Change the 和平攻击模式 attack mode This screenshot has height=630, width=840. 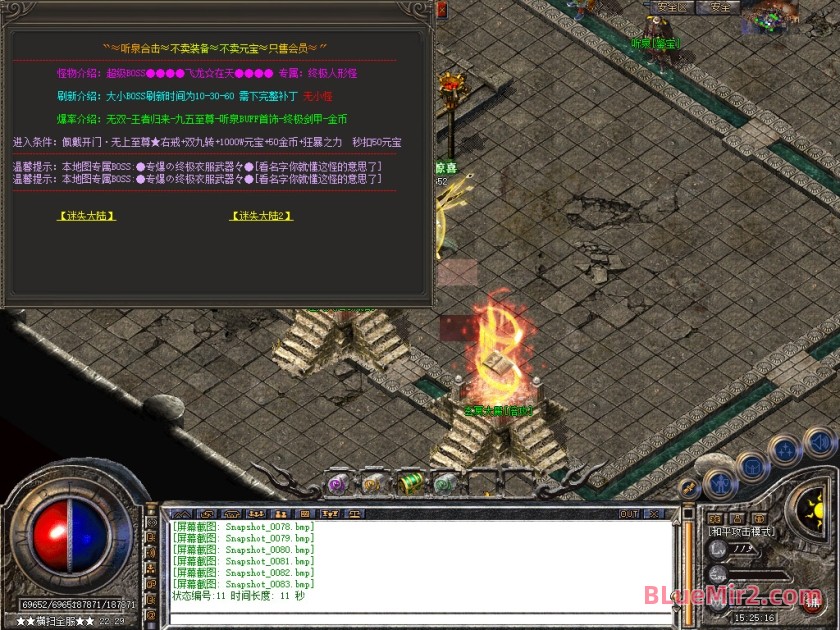pyautogui.click(x=744, y=531)
